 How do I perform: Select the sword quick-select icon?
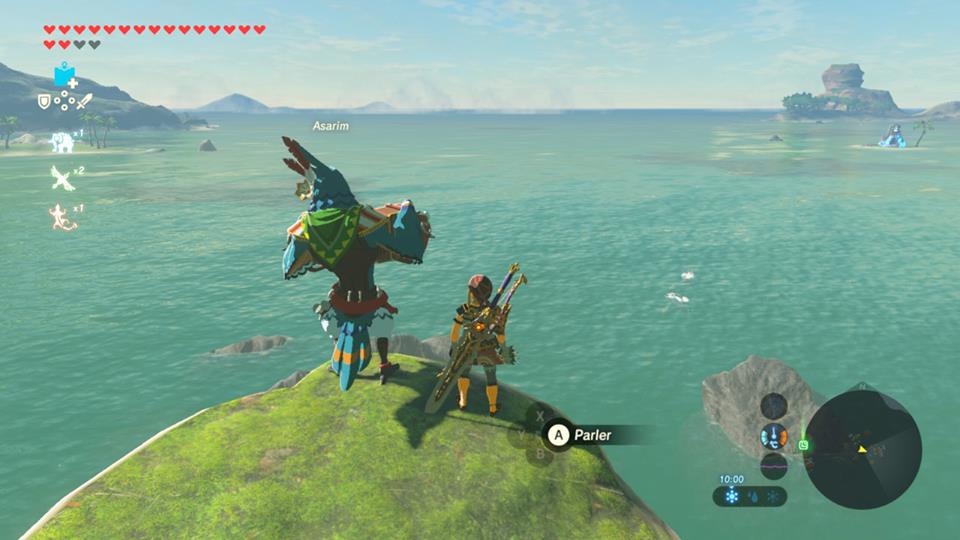click(x=85, y=101)
